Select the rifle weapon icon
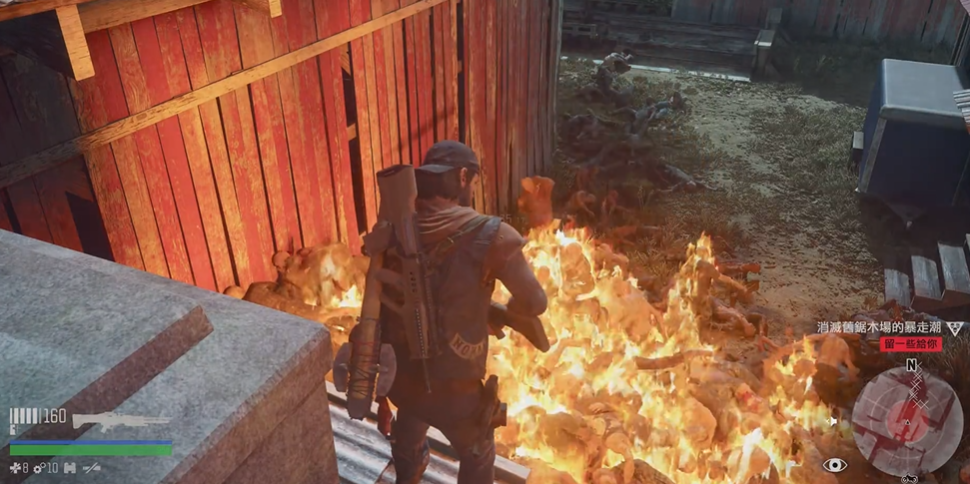970x484 pixels. tap(120, 420)
